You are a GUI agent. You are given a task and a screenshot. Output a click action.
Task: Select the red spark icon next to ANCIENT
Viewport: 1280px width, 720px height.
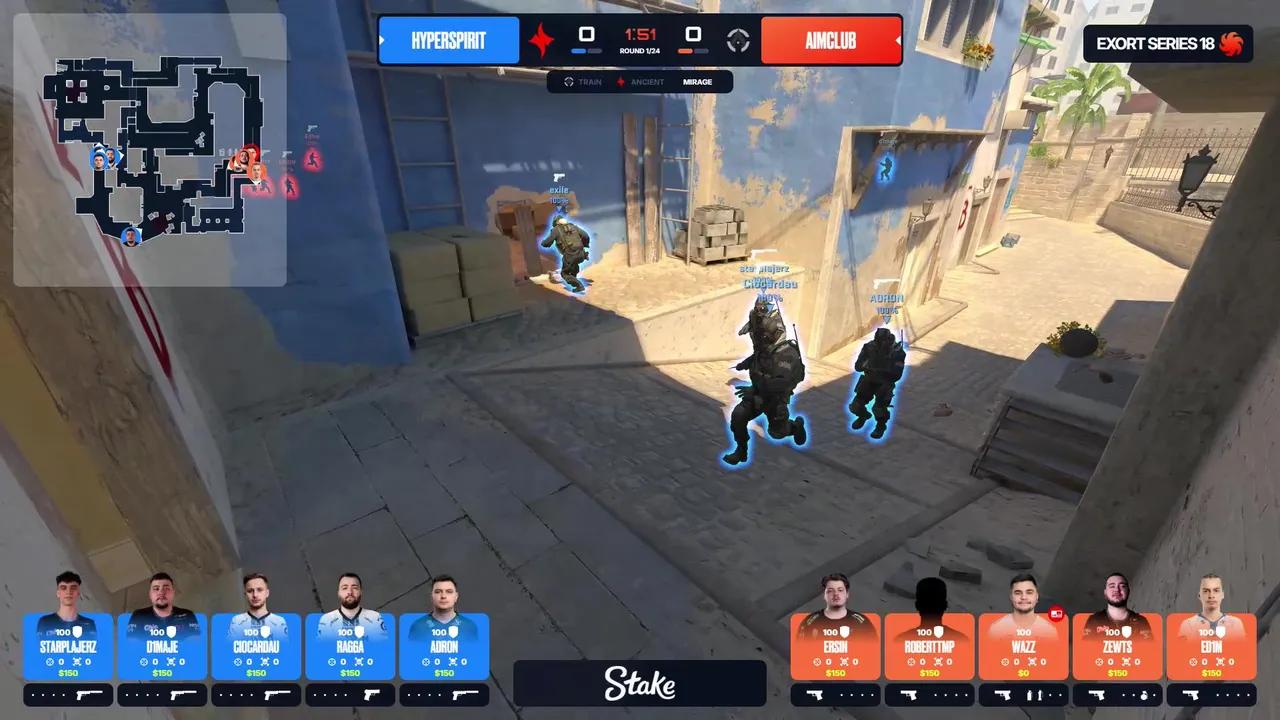click(x=621, y=82)
